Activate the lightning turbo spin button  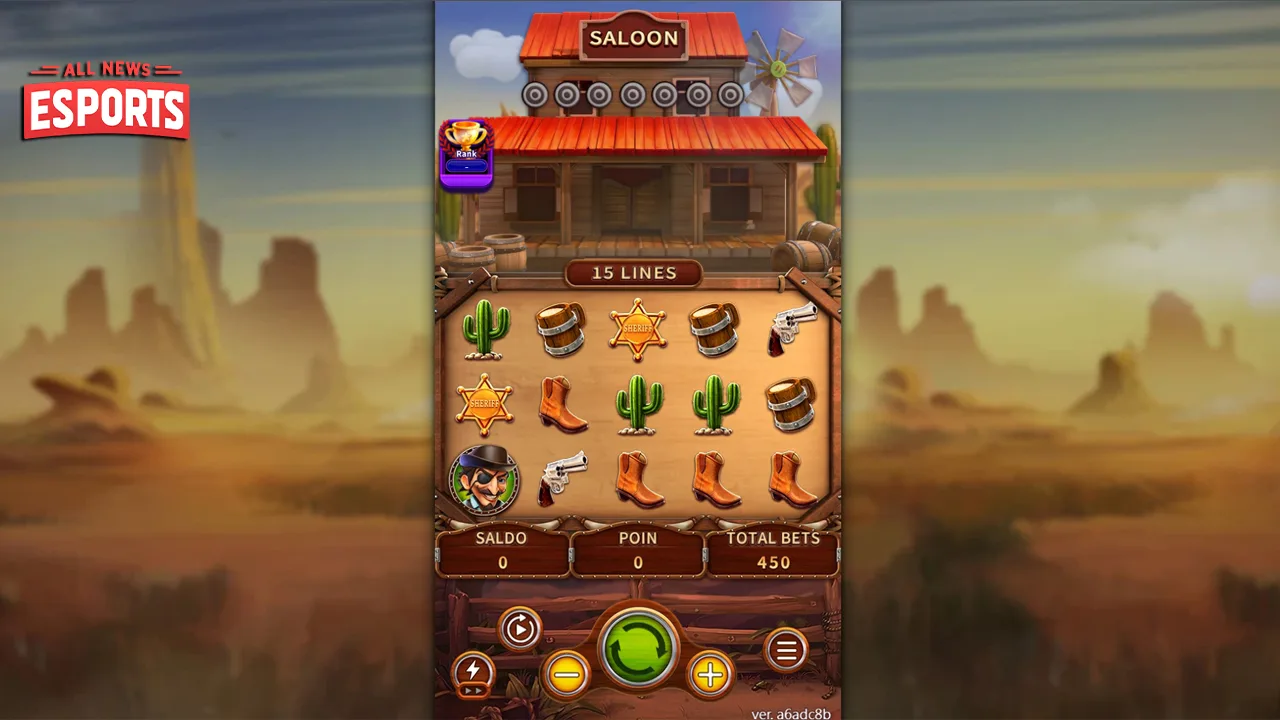[x=473, y=673]
